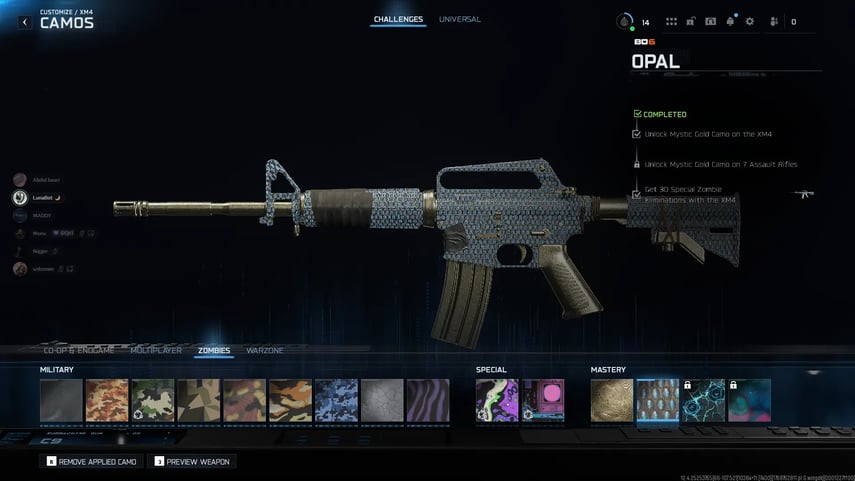This screenshot has height=481, width=855.
Task: Pick the purple tiger stripe military camo
Action: pos(428,400)
